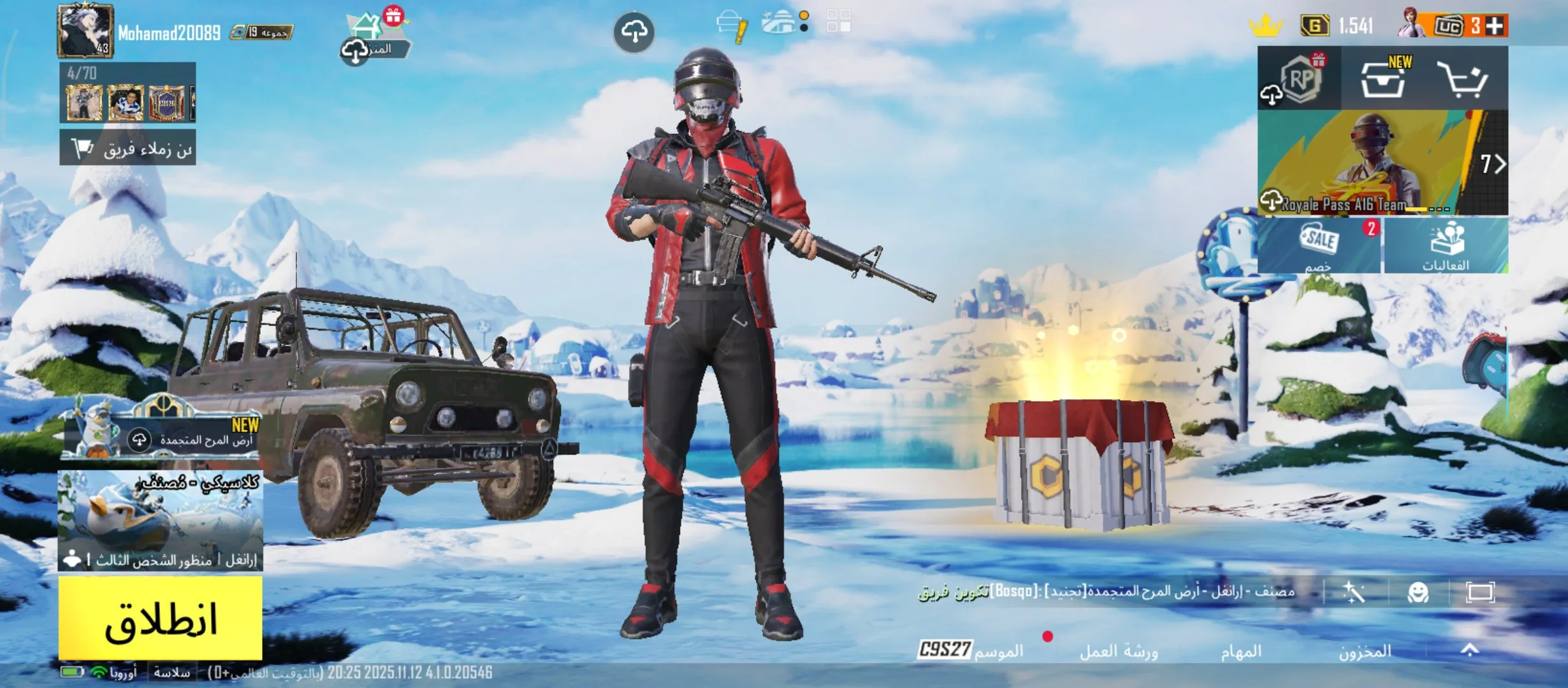Open the الفعاليات events tile
This screenshot has height=688, width=1568.
1446,246
